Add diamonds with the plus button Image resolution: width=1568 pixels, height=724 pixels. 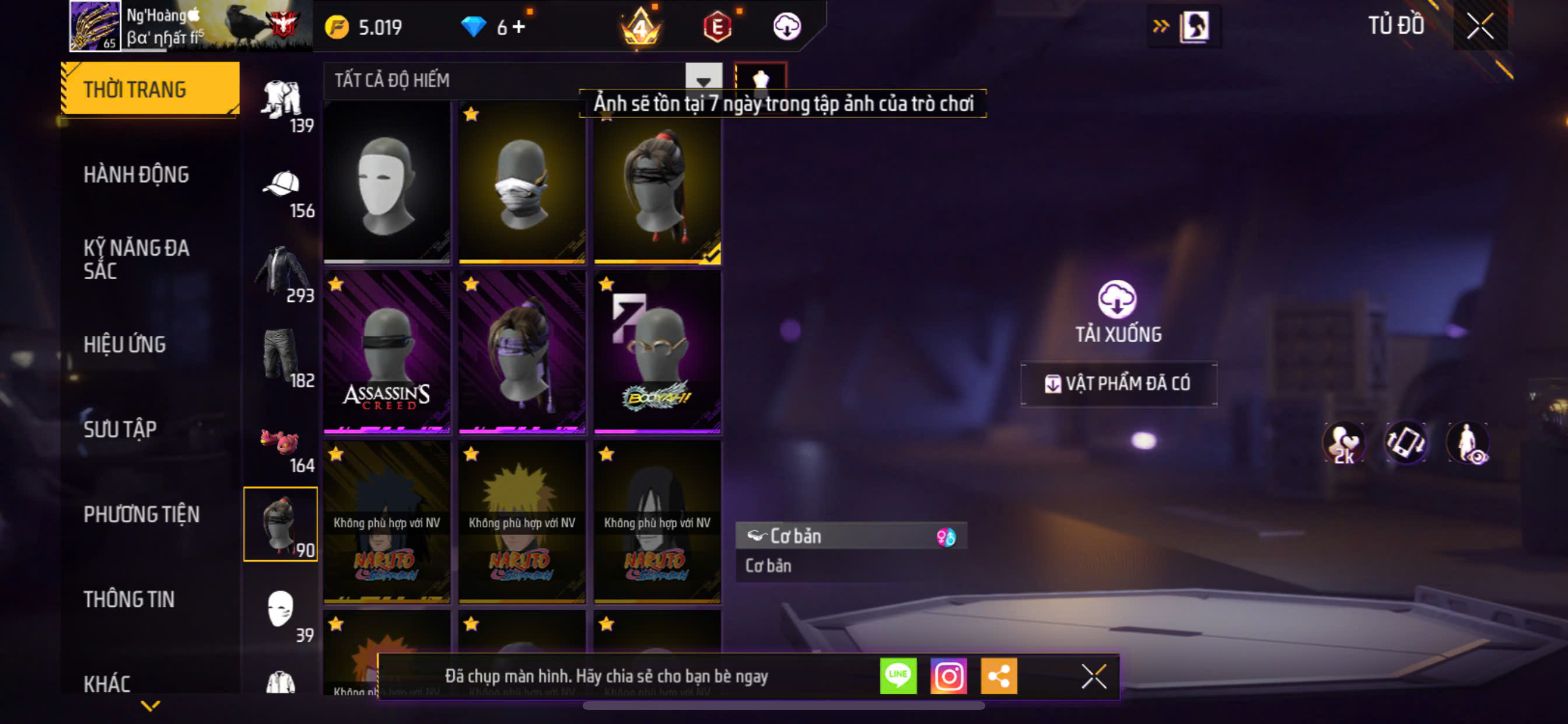(x=519, y=27)
